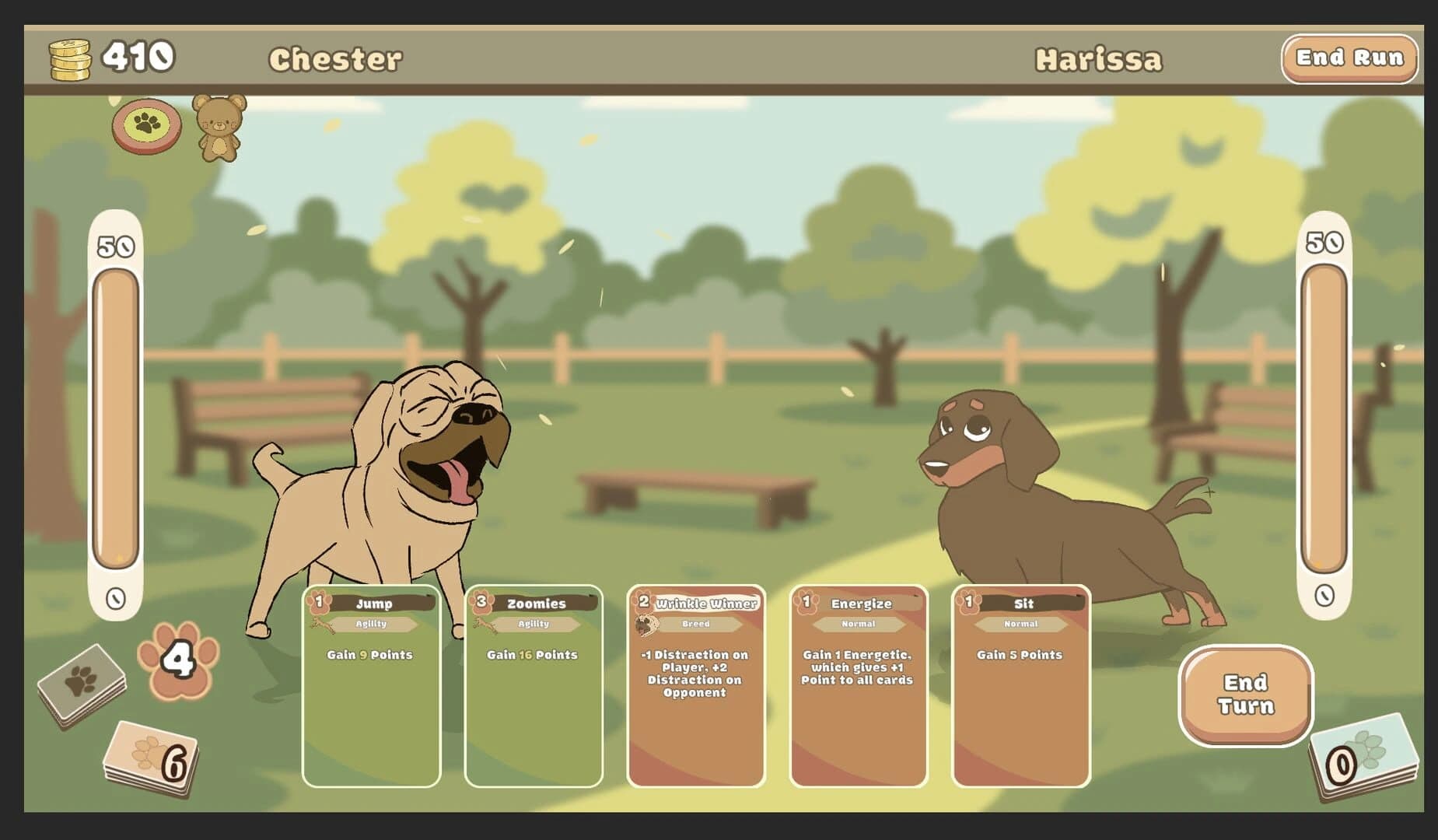This screenshot has width=1438, height=840.
Task: Click the breed paw emblem on Wrinkle Winner
Action: click(x=648, y=624)
